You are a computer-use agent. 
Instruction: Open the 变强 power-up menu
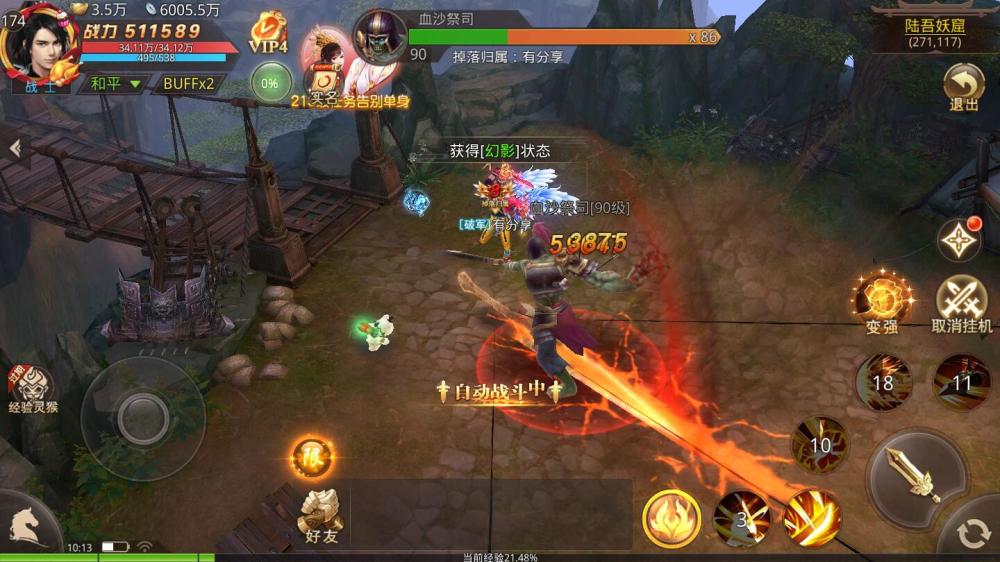(x=881, y=300)
